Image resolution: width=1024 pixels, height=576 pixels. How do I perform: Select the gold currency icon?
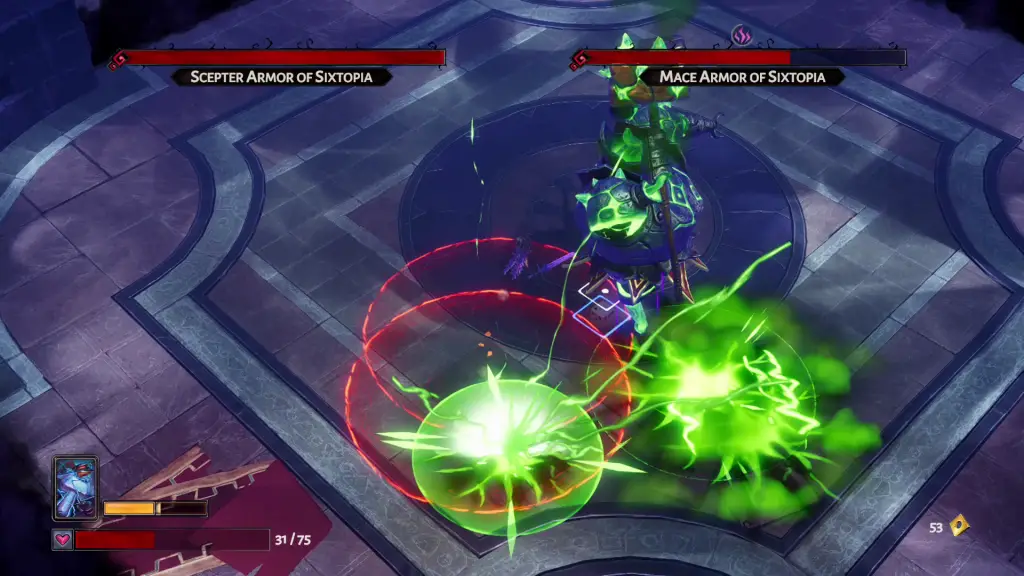click(x=960, y=525)
